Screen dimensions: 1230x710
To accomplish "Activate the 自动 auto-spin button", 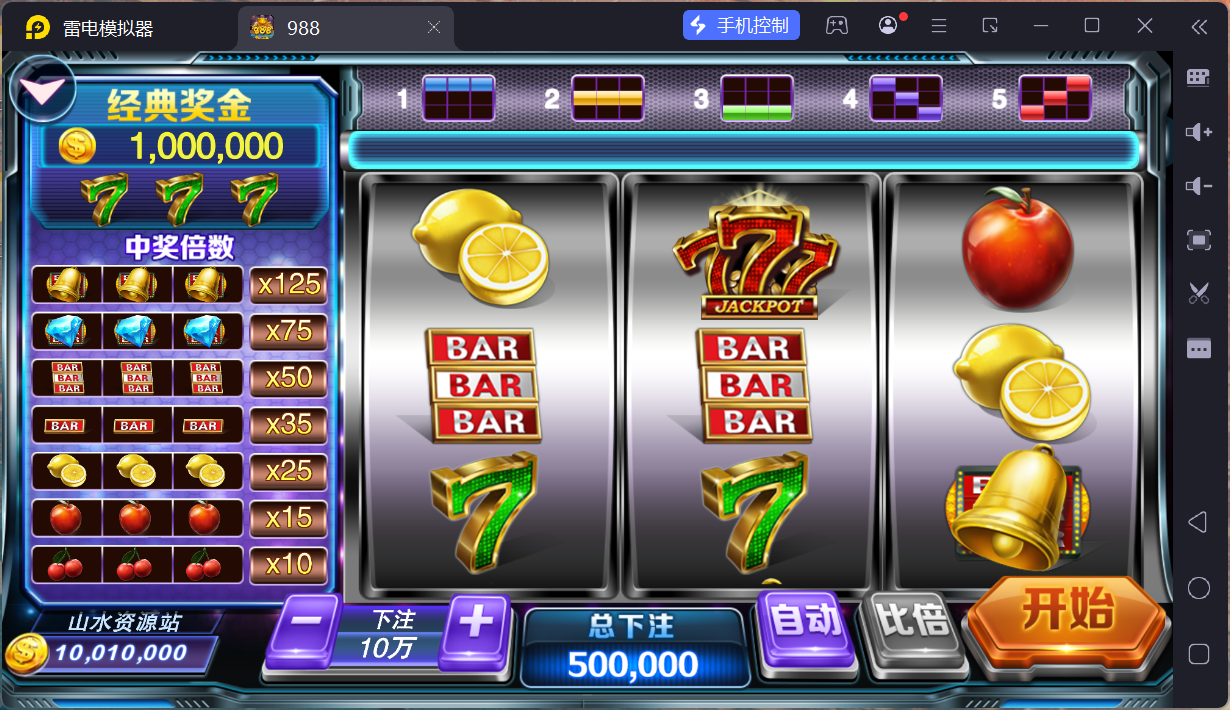I will pos(806,624).
